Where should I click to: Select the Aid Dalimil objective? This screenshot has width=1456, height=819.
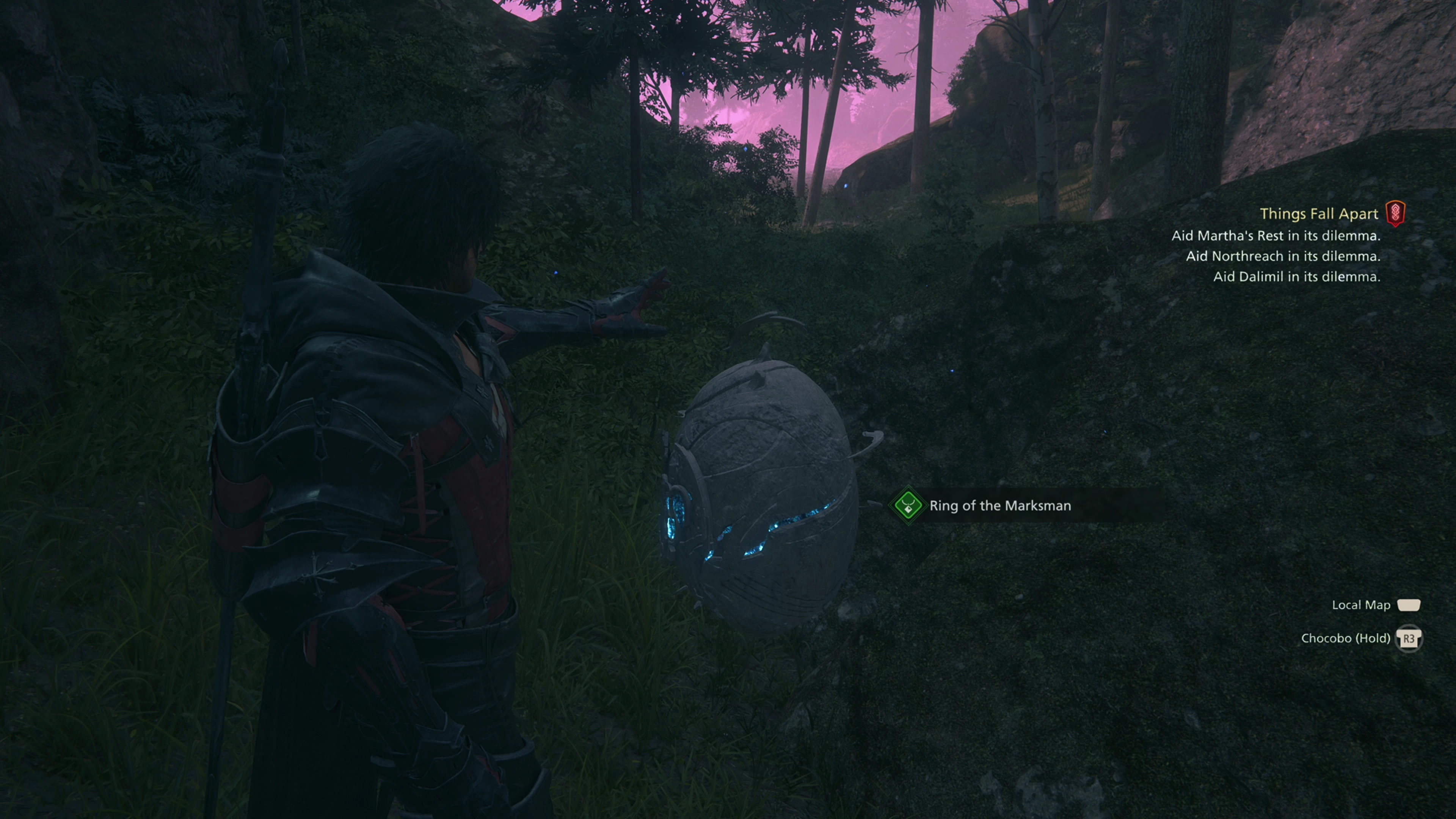[x=1296, y=276]
